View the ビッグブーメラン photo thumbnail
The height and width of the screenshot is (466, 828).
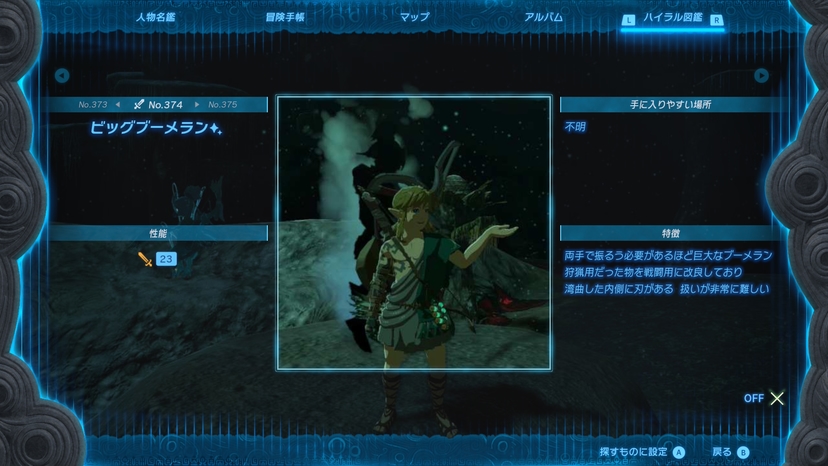(x=413, y=233)
